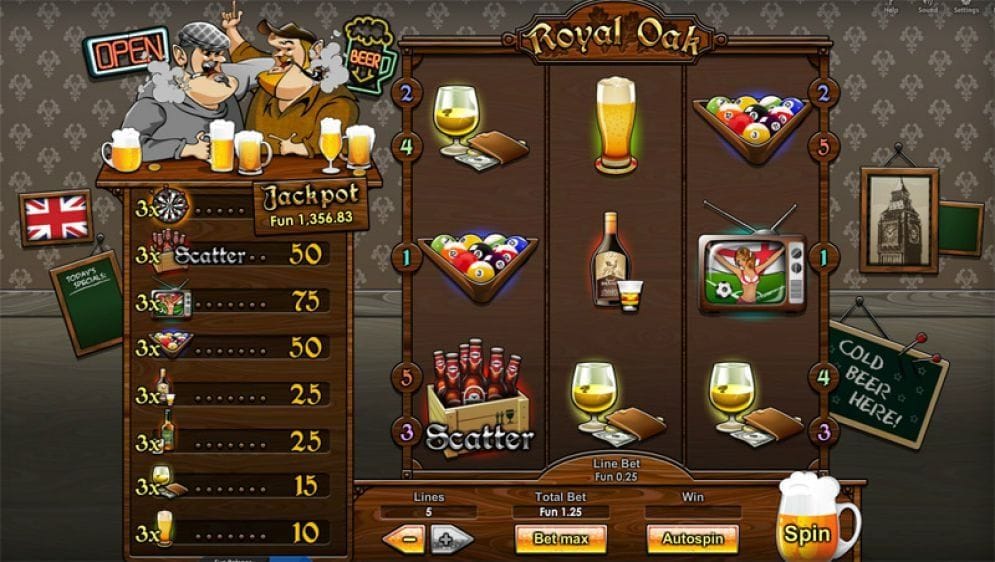This screenshot has width=995, height=562.
Task: Start Autospin
Action: click(x=692, y=539)
